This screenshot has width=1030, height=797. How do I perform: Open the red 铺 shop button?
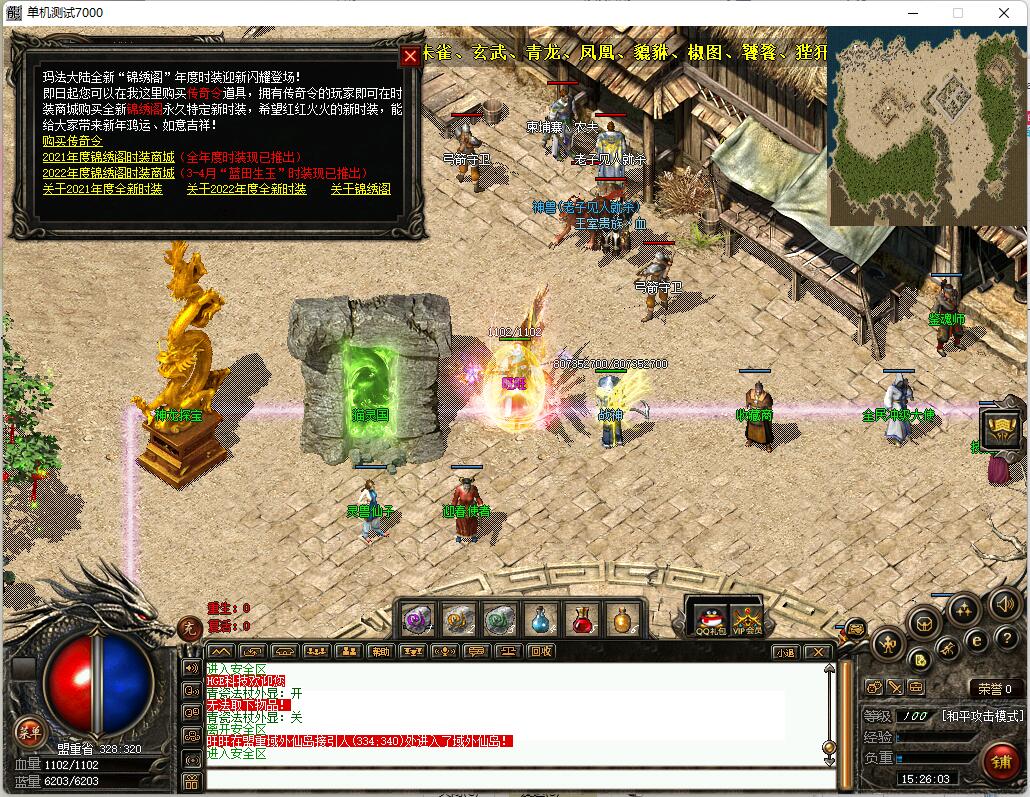point(1001,762)
